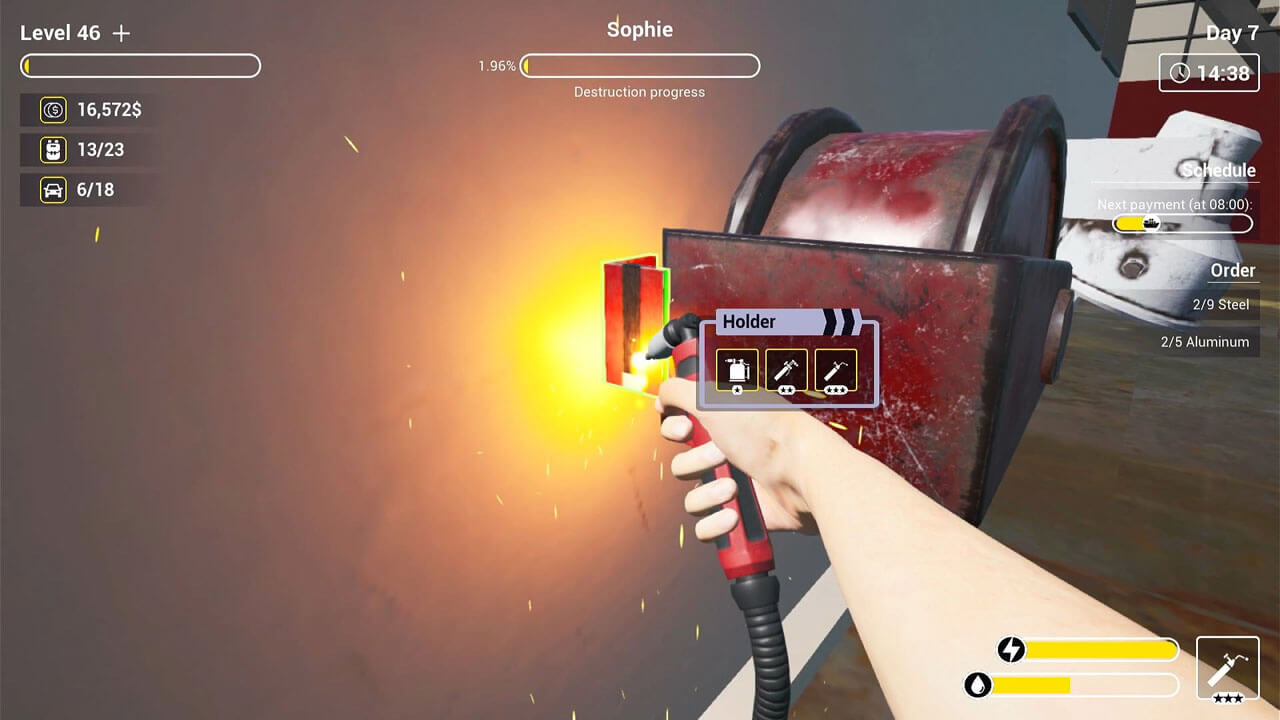
Task: Click the plus next to Level 46
Action: 121,33
